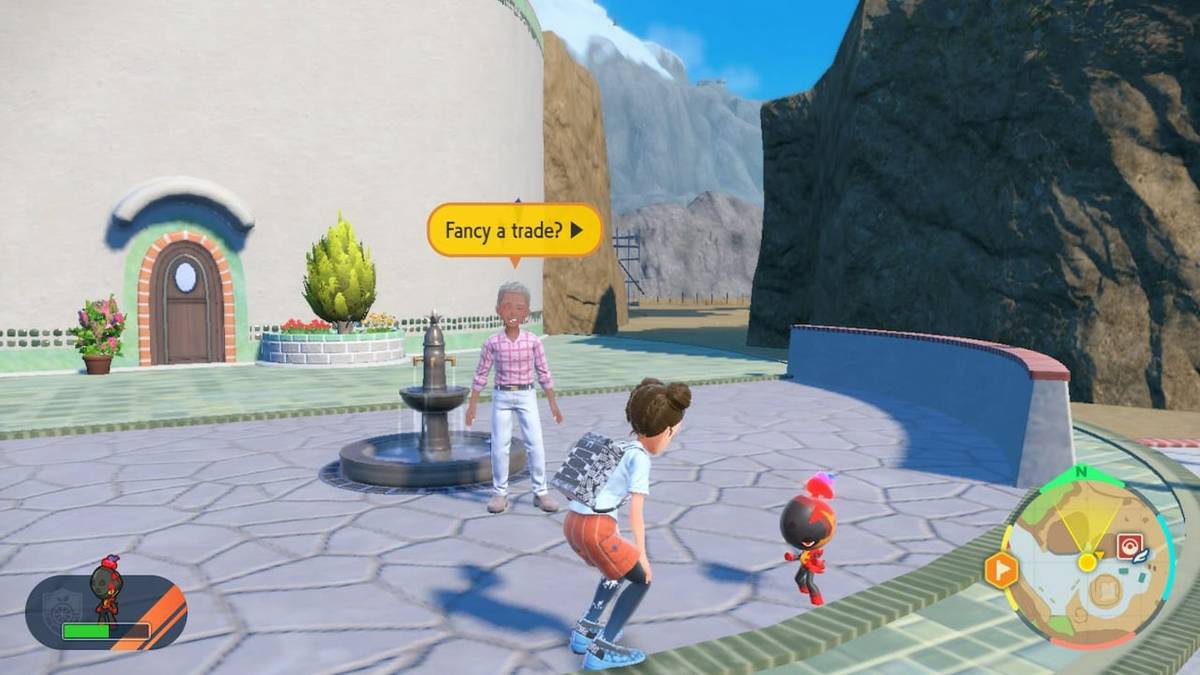Click the yellow player marker on minimap
The height and width of the screenshot is (675, 1200).
(x=1087, y=562)
